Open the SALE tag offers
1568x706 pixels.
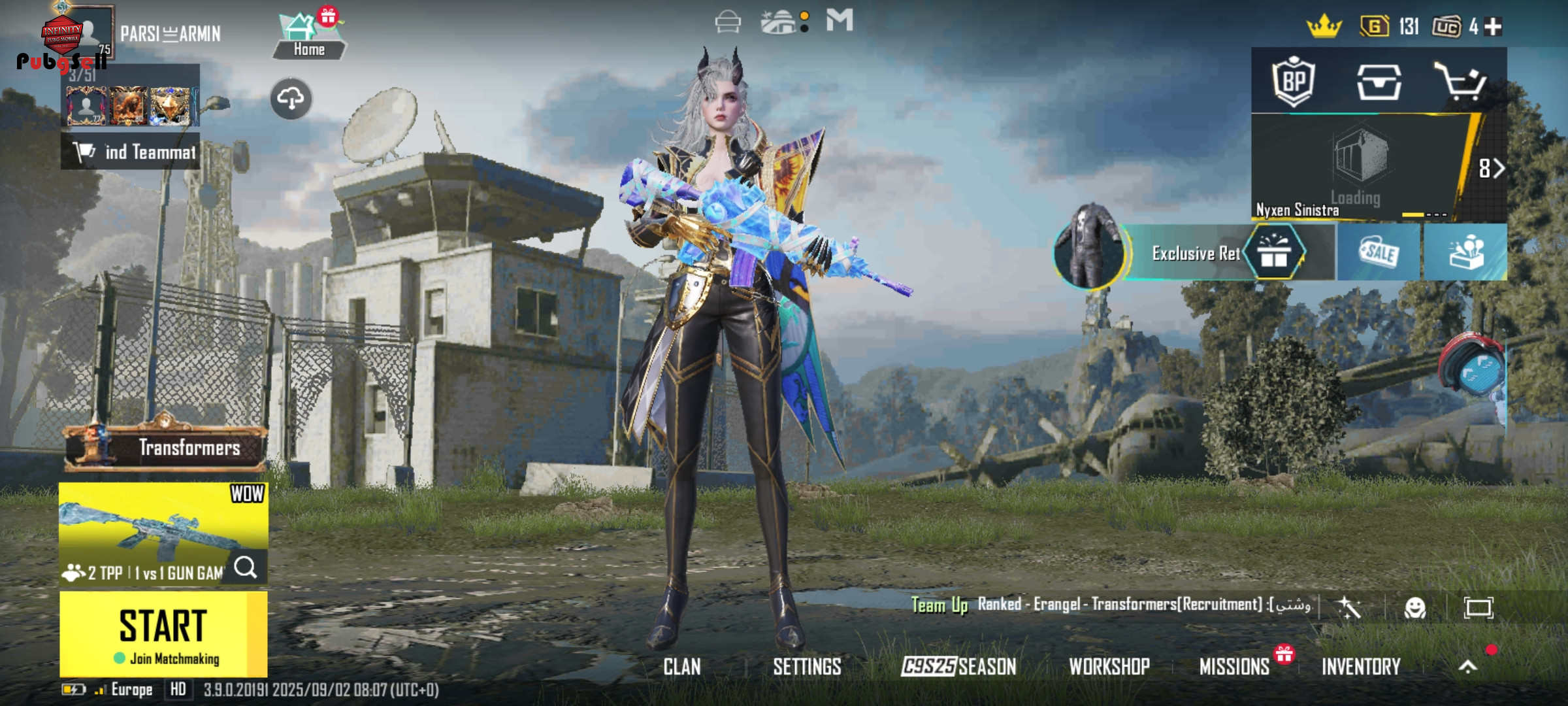tap(1379, 252)
